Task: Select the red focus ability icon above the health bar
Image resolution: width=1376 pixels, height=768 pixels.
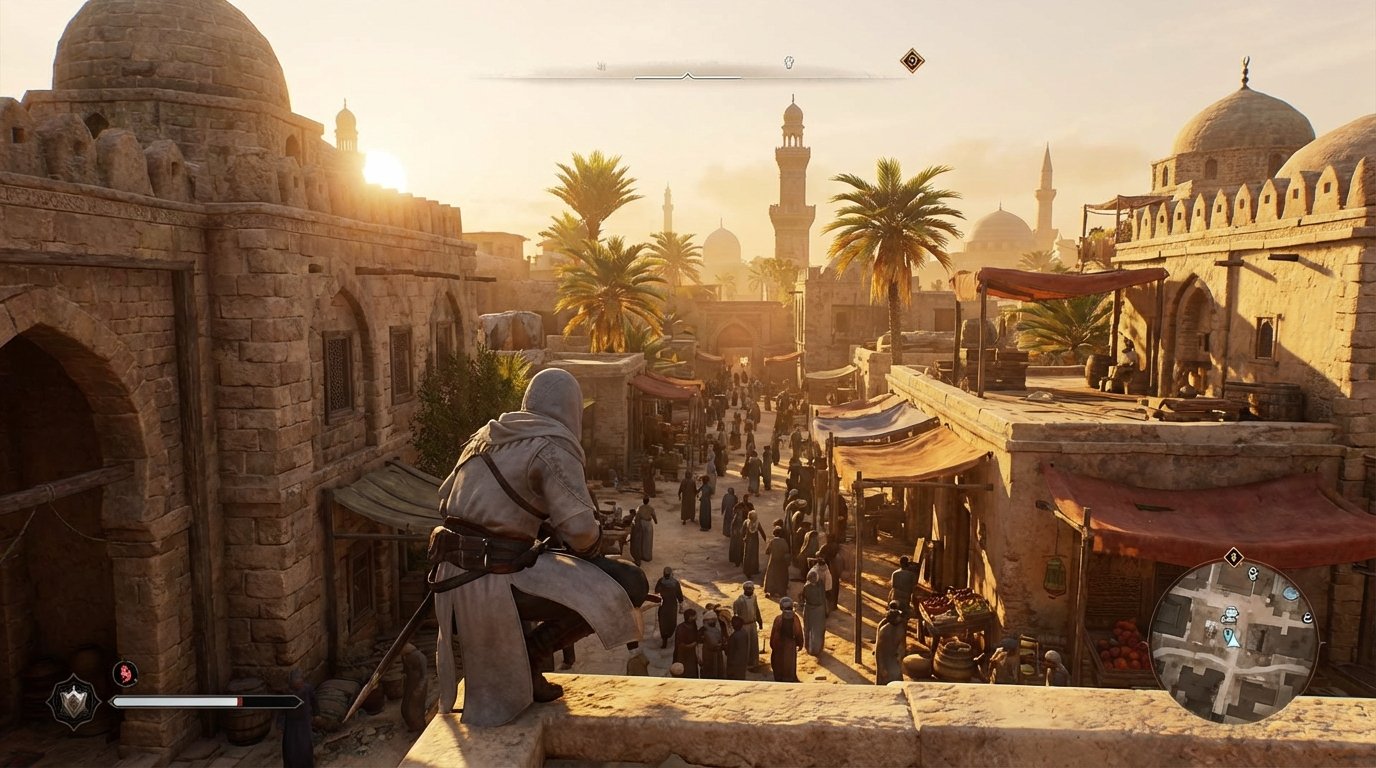Action: click(126, 674)
